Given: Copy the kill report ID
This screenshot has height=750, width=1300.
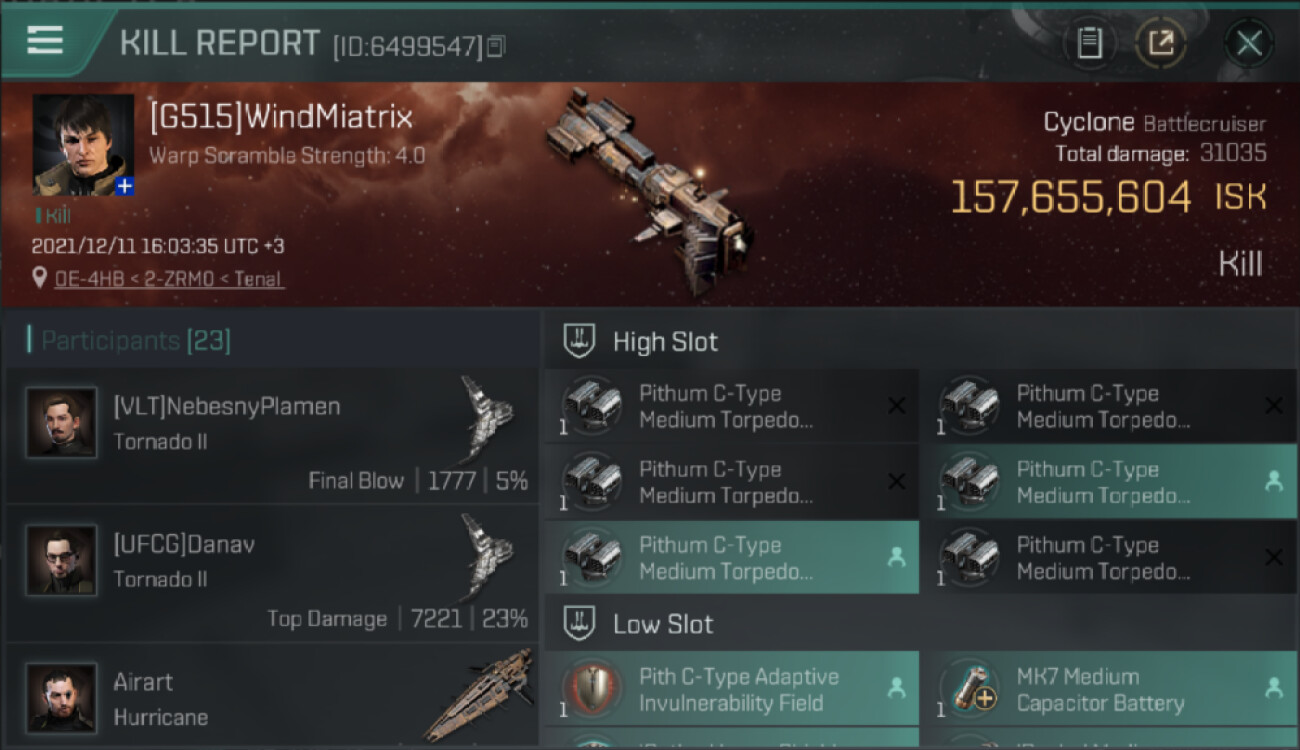Looking at the screenshot, I should [x=497, y=45].
